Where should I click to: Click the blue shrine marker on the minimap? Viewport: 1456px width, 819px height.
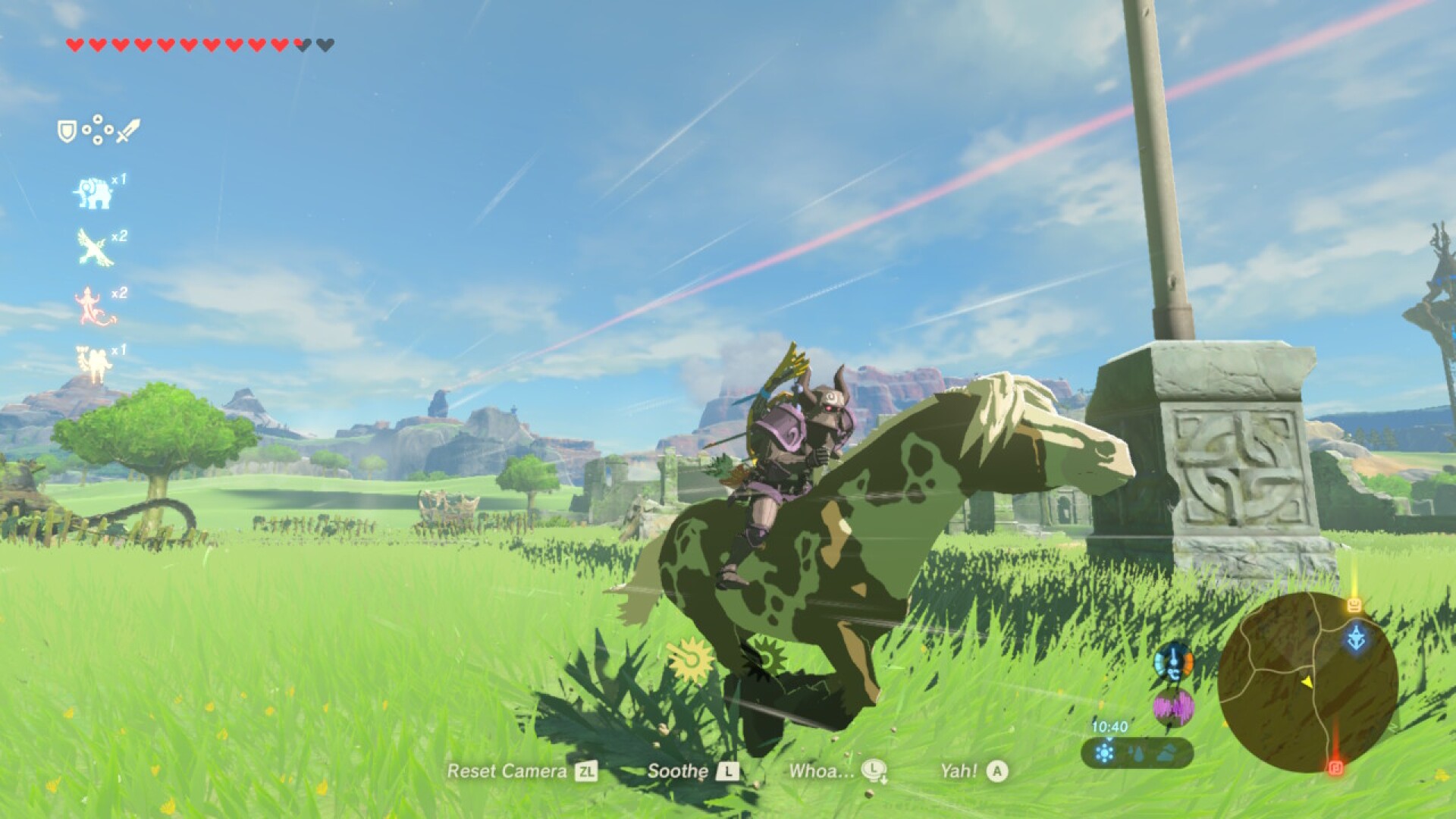(x=1356, y=636)
